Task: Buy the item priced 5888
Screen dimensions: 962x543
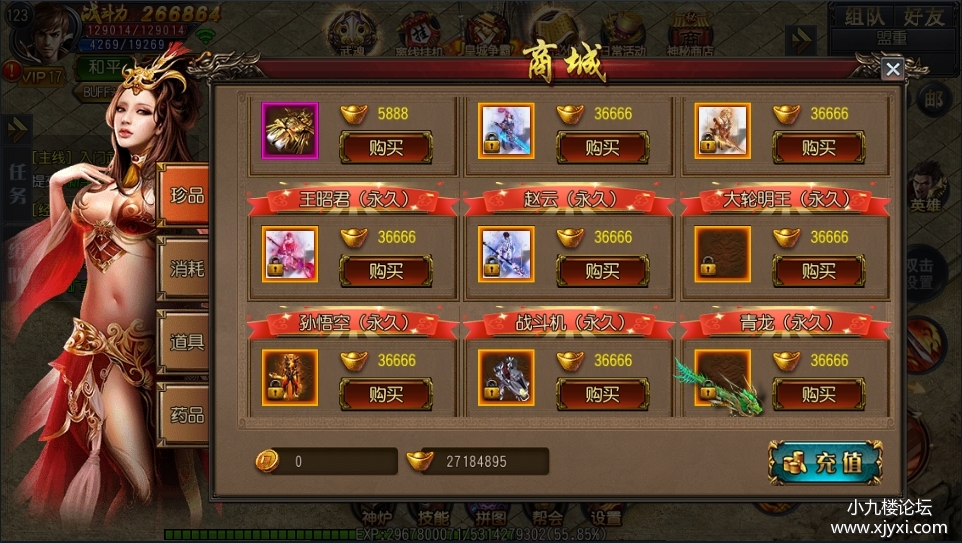Action: click(x=386, y=147)
